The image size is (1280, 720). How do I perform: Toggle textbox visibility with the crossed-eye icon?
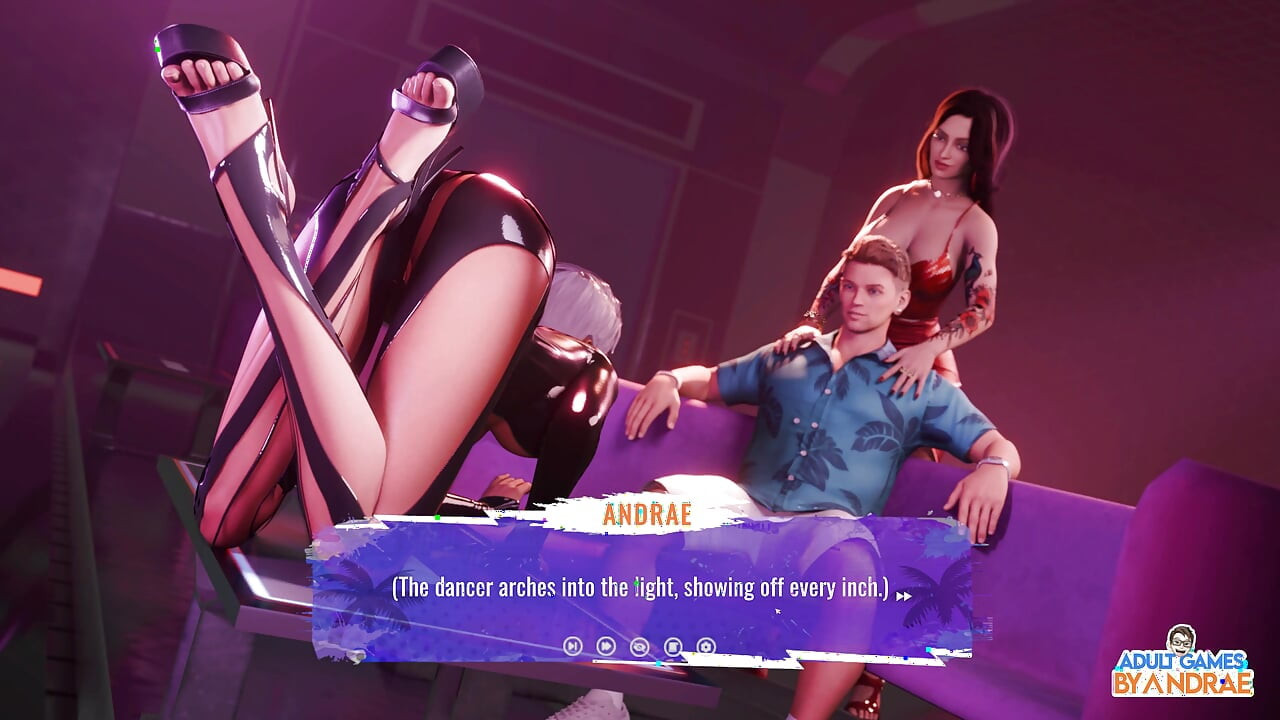pos(639,646)
